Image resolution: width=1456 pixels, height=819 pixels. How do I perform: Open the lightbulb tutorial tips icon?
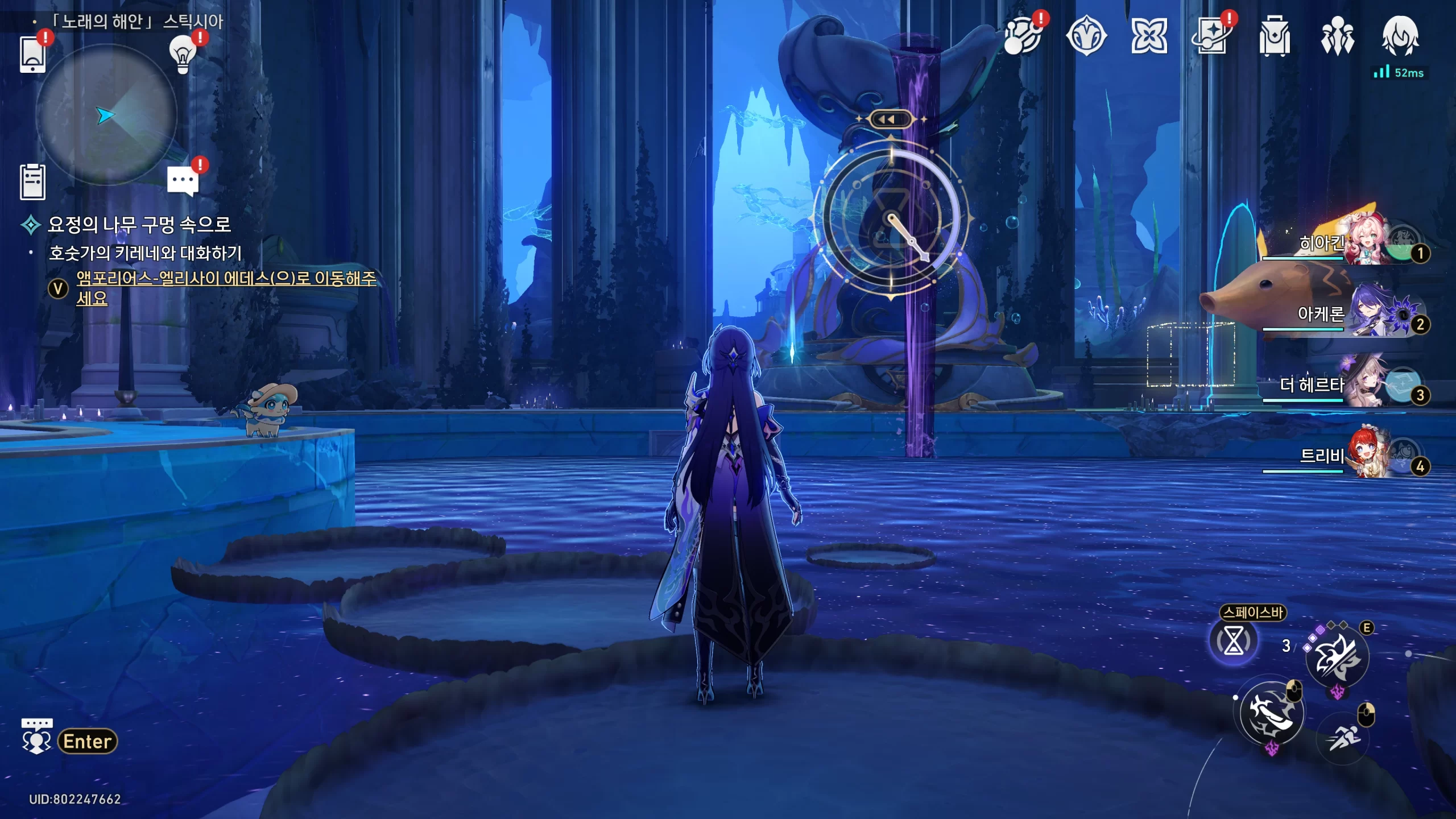[x=183, y=55]
